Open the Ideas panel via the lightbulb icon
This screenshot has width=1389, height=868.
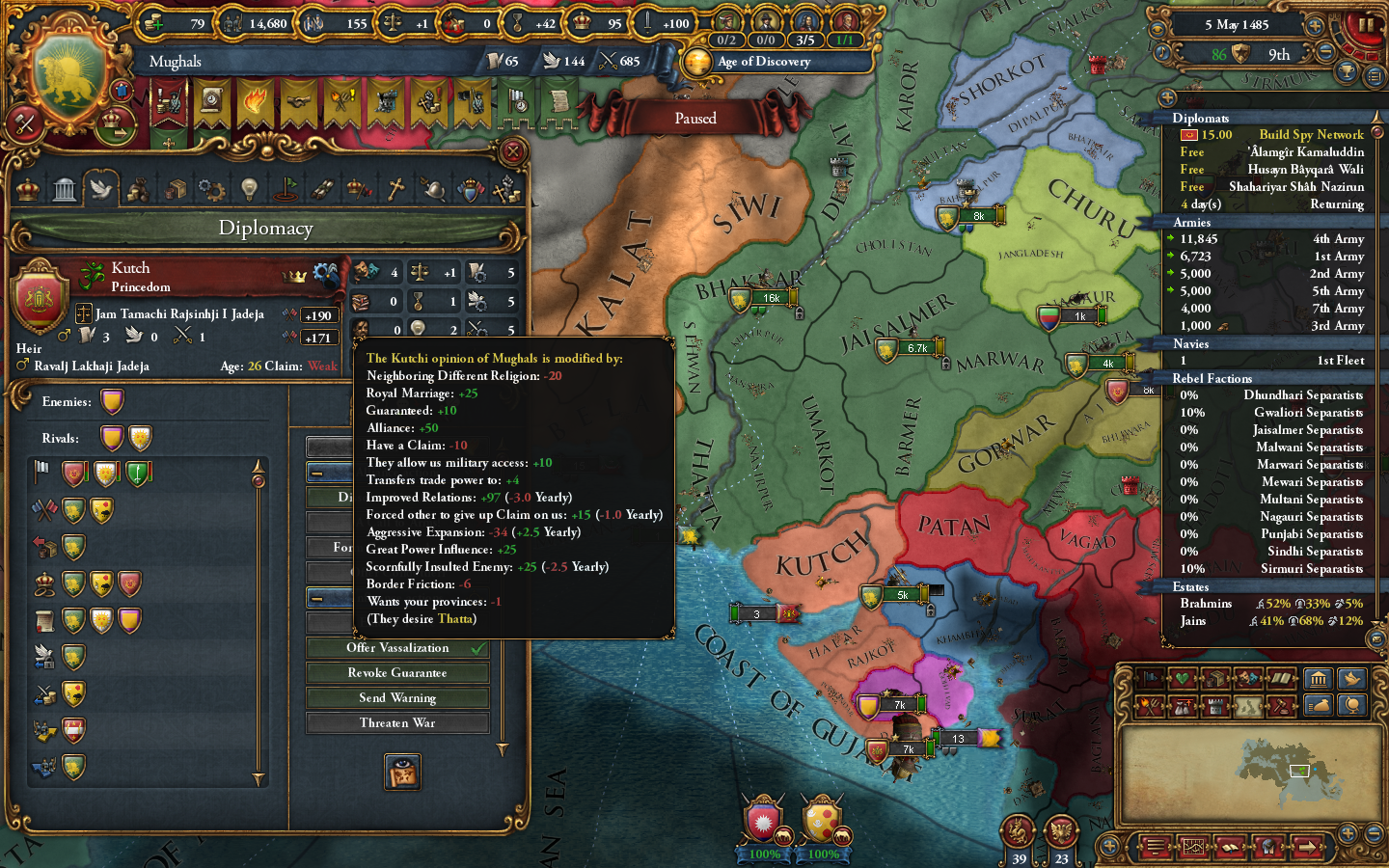point(250,188)
